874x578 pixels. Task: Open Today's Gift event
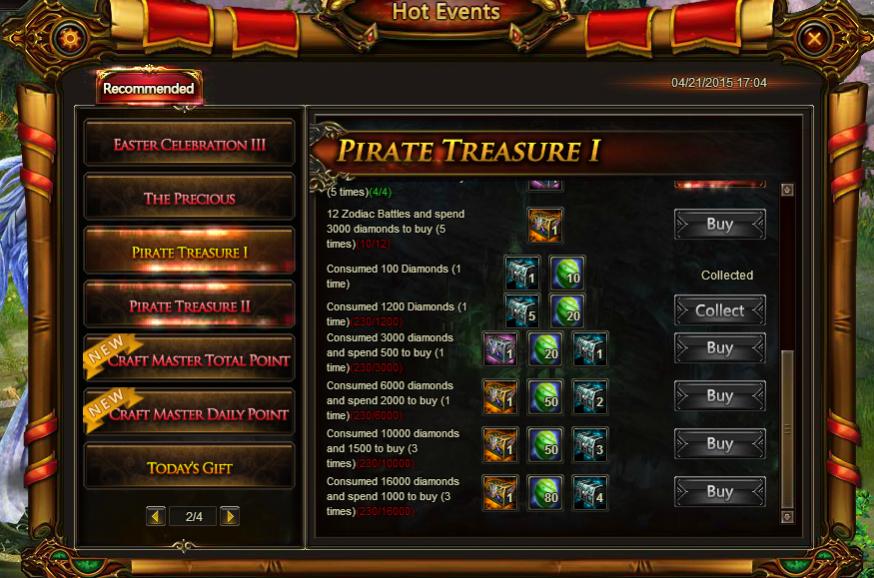click(189, 467)
